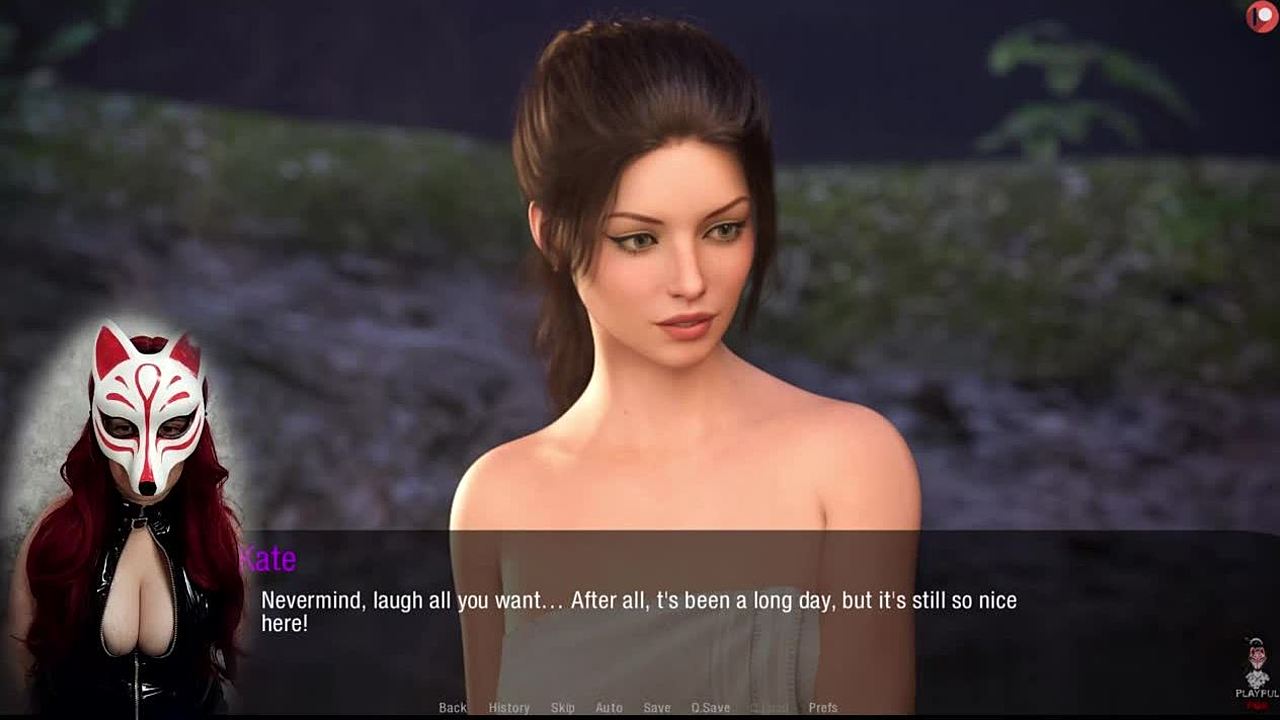Open the Prefs settings screen
The width and height of the screenshot is (1280, 720).
(823, 708)
